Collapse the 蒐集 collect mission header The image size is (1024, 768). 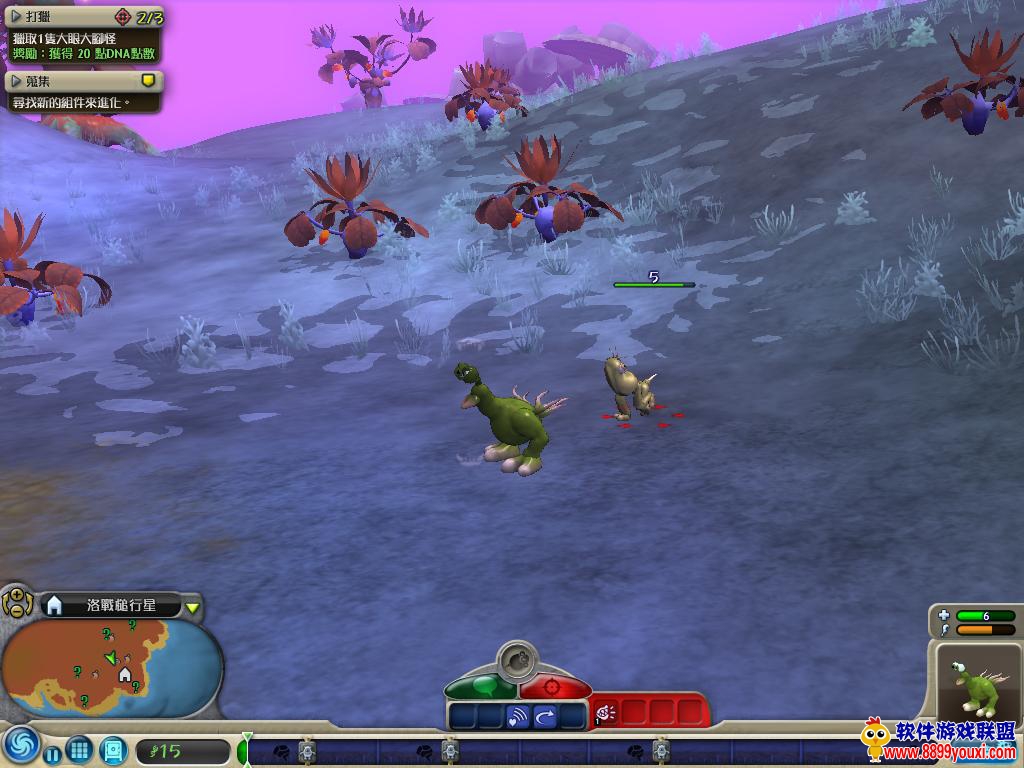pyautogui.click(x=16, y=80)
